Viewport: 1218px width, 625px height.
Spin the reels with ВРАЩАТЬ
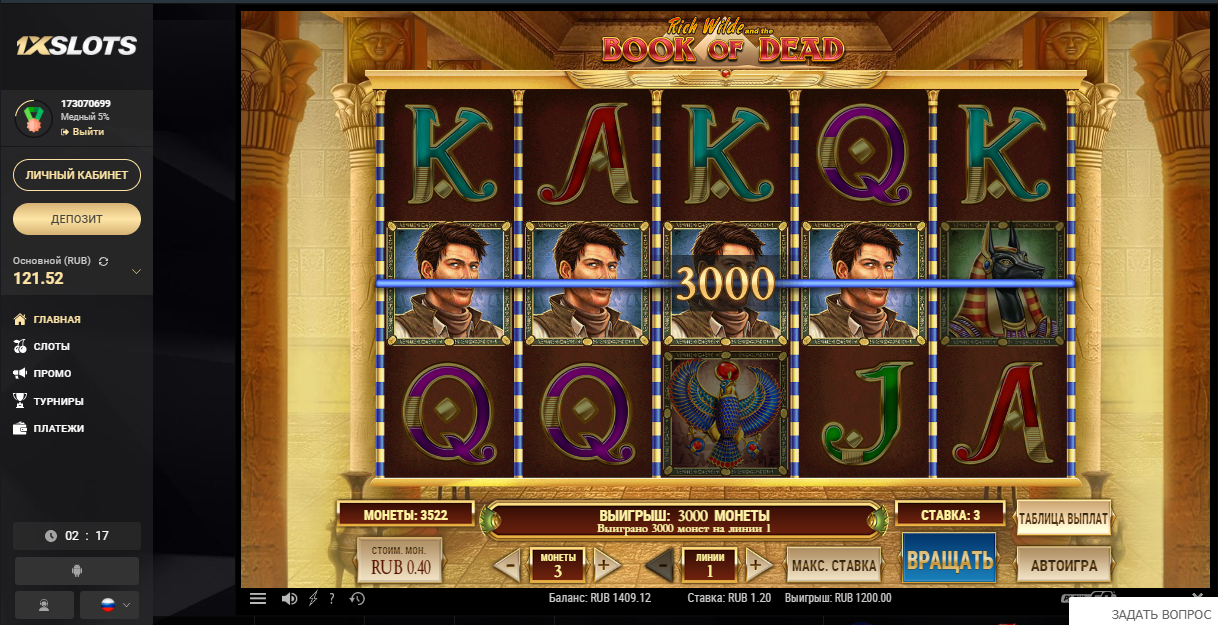[949, 558]
